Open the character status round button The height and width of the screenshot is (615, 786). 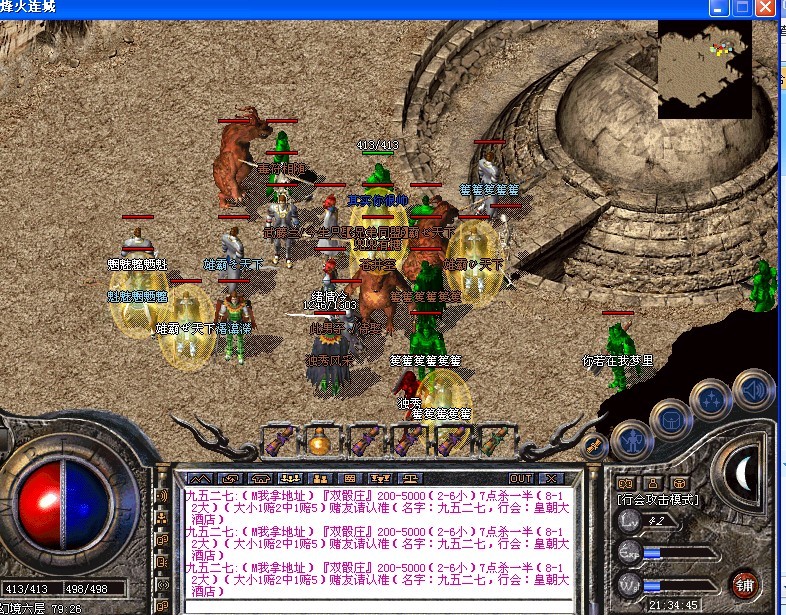point(630,439)
